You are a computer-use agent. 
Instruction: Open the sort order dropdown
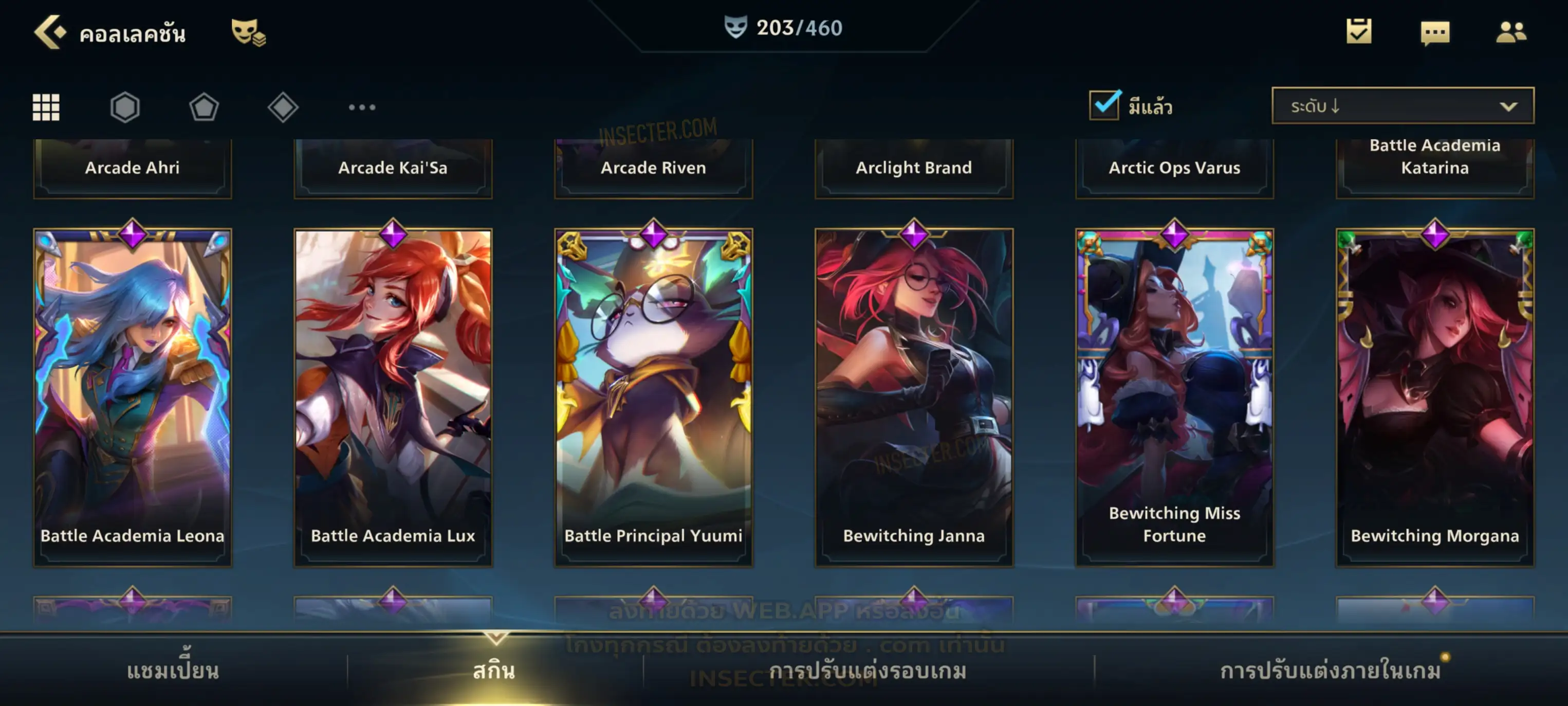1403,106
